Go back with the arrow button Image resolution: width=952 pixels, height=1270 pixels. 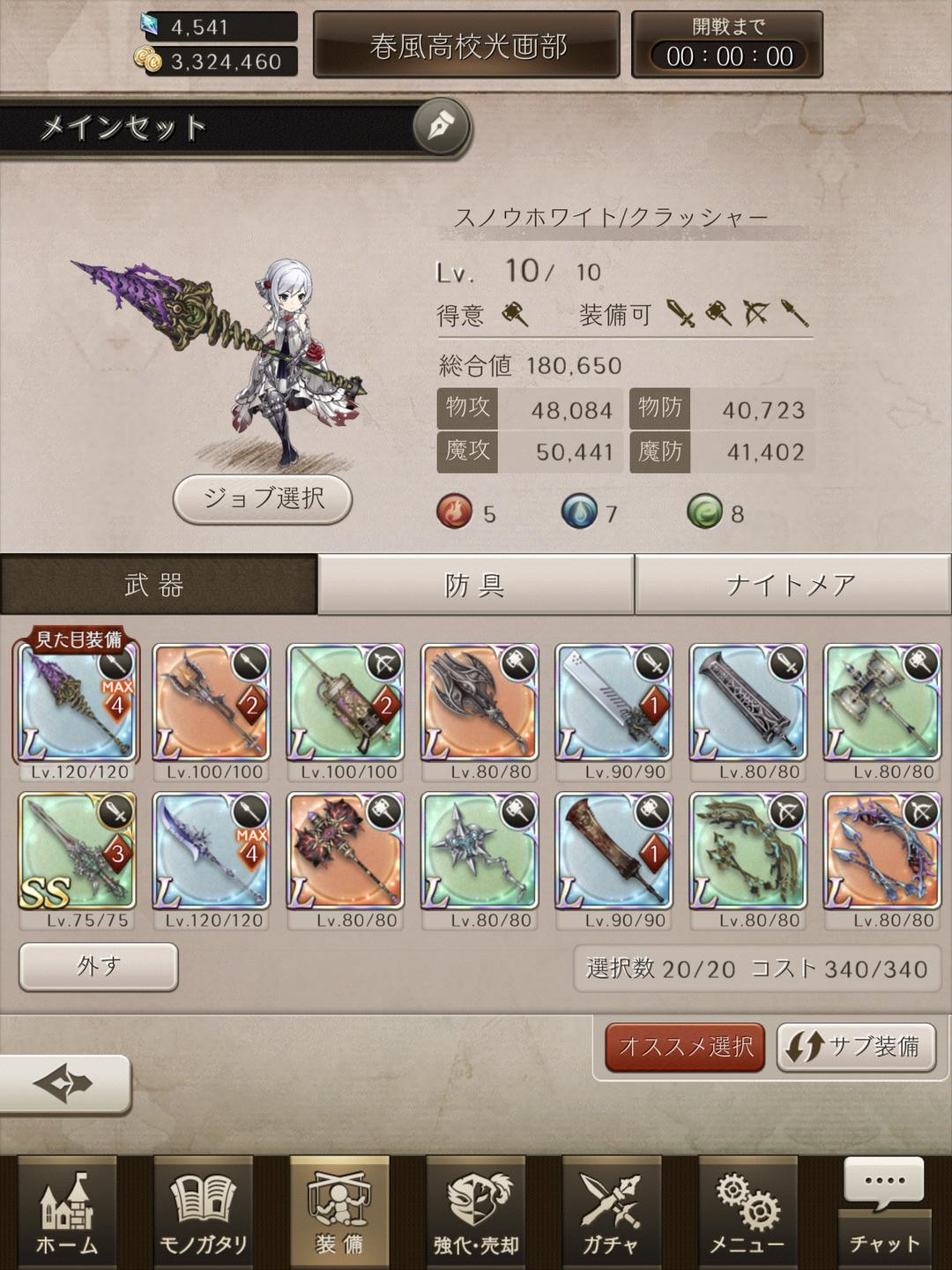click(x=63, y=1083)
